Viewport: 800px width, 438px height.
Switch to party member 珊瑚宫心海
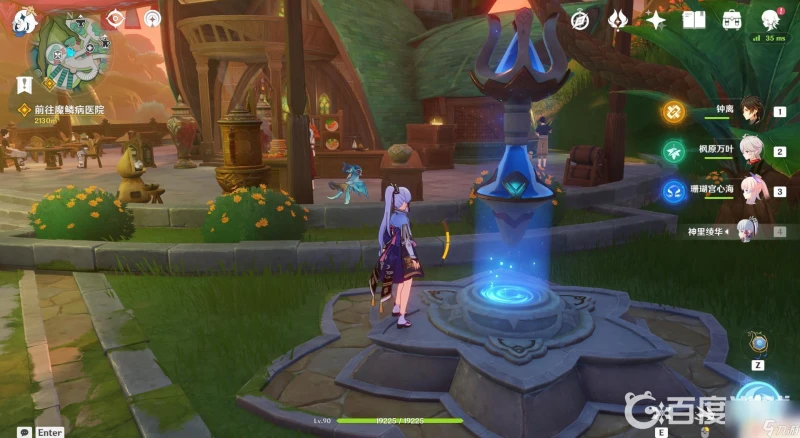[750, 191]
